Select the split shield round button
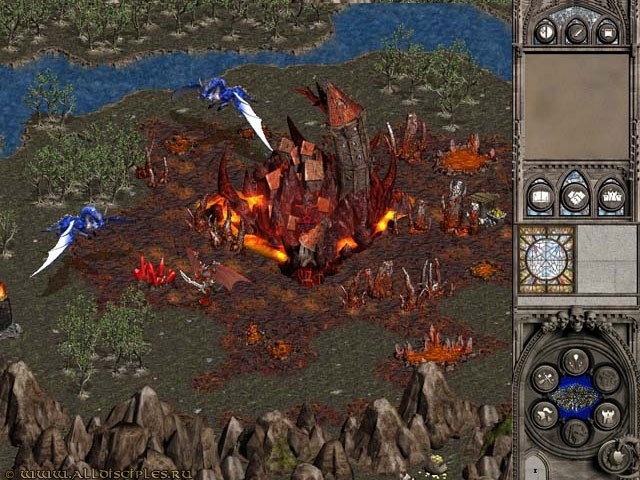 (546, 32)
